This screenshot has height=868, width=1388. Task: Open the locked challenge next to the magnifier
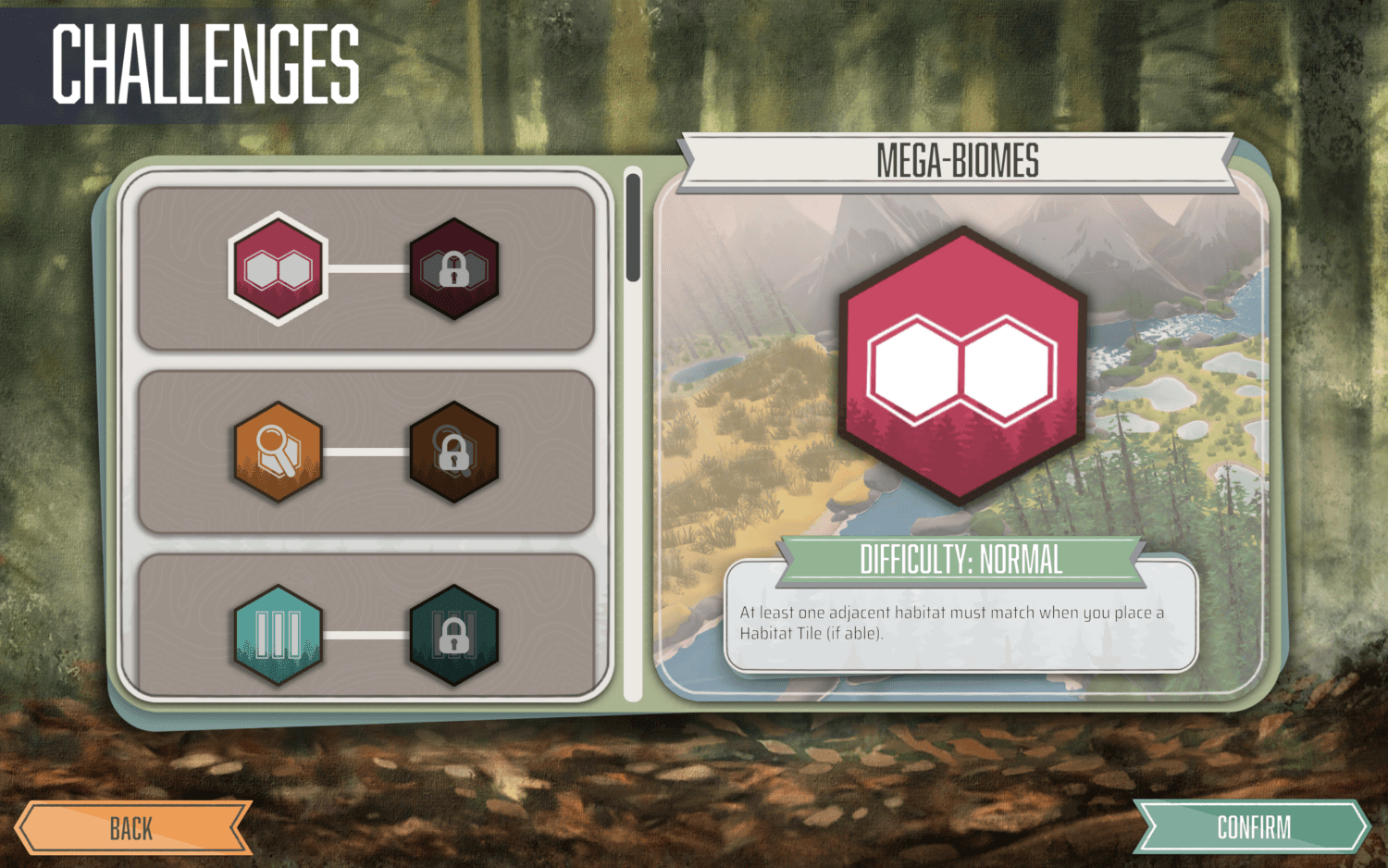455,452
